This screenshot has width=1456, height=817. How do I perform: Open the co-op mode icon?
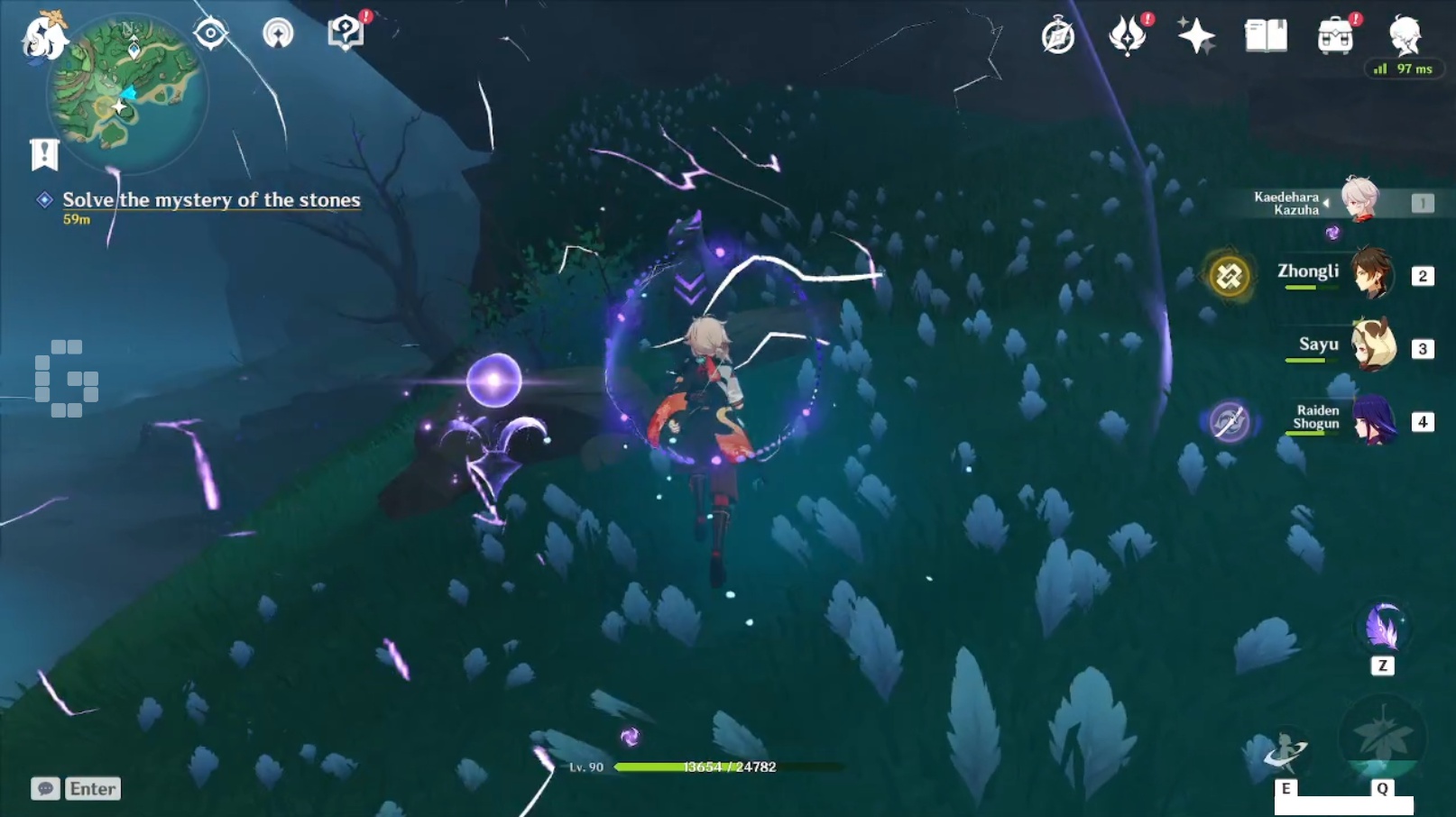(278, 34)
